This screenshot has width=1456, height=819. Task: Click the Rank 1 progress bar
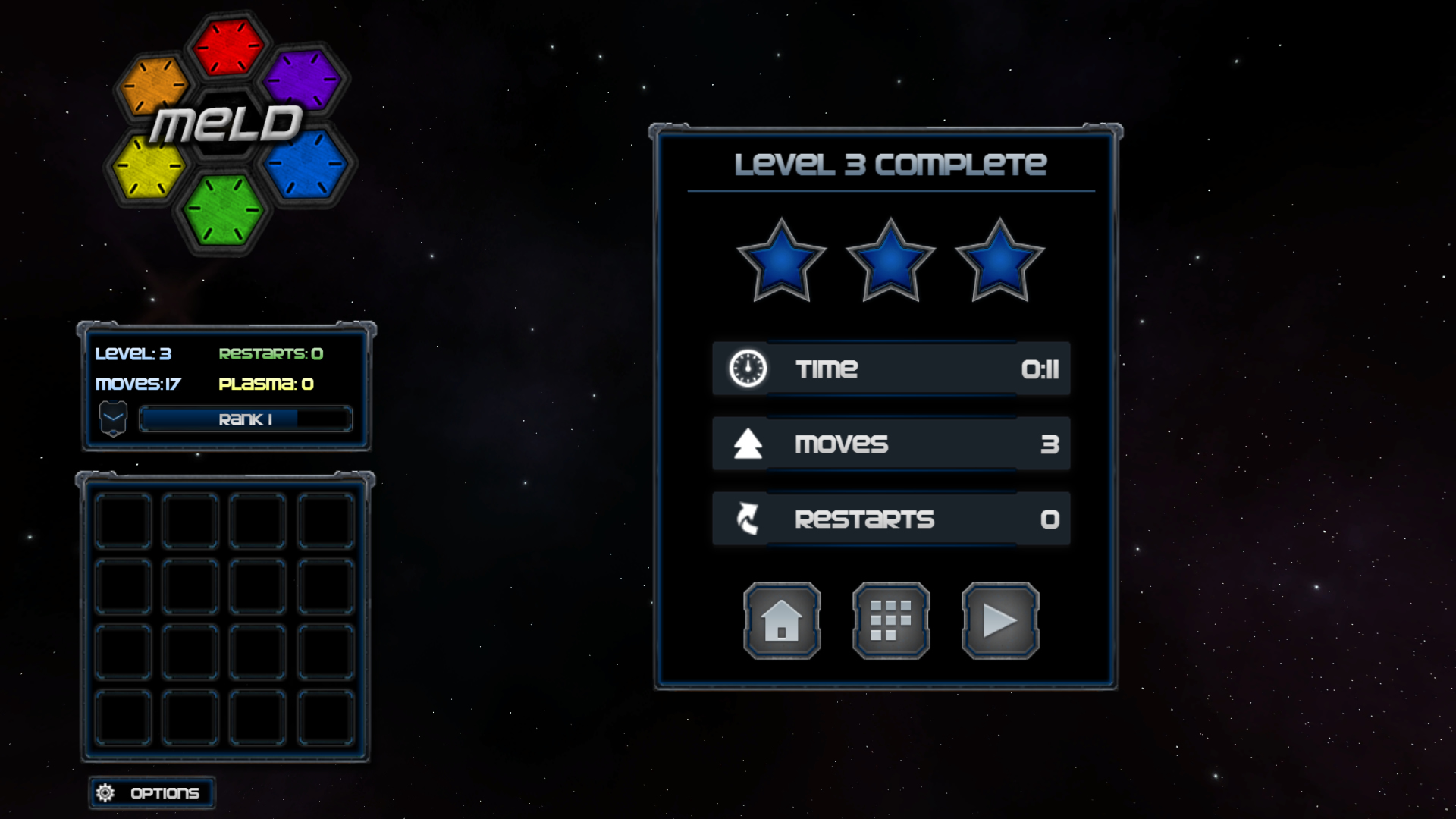tap(245, 419)
